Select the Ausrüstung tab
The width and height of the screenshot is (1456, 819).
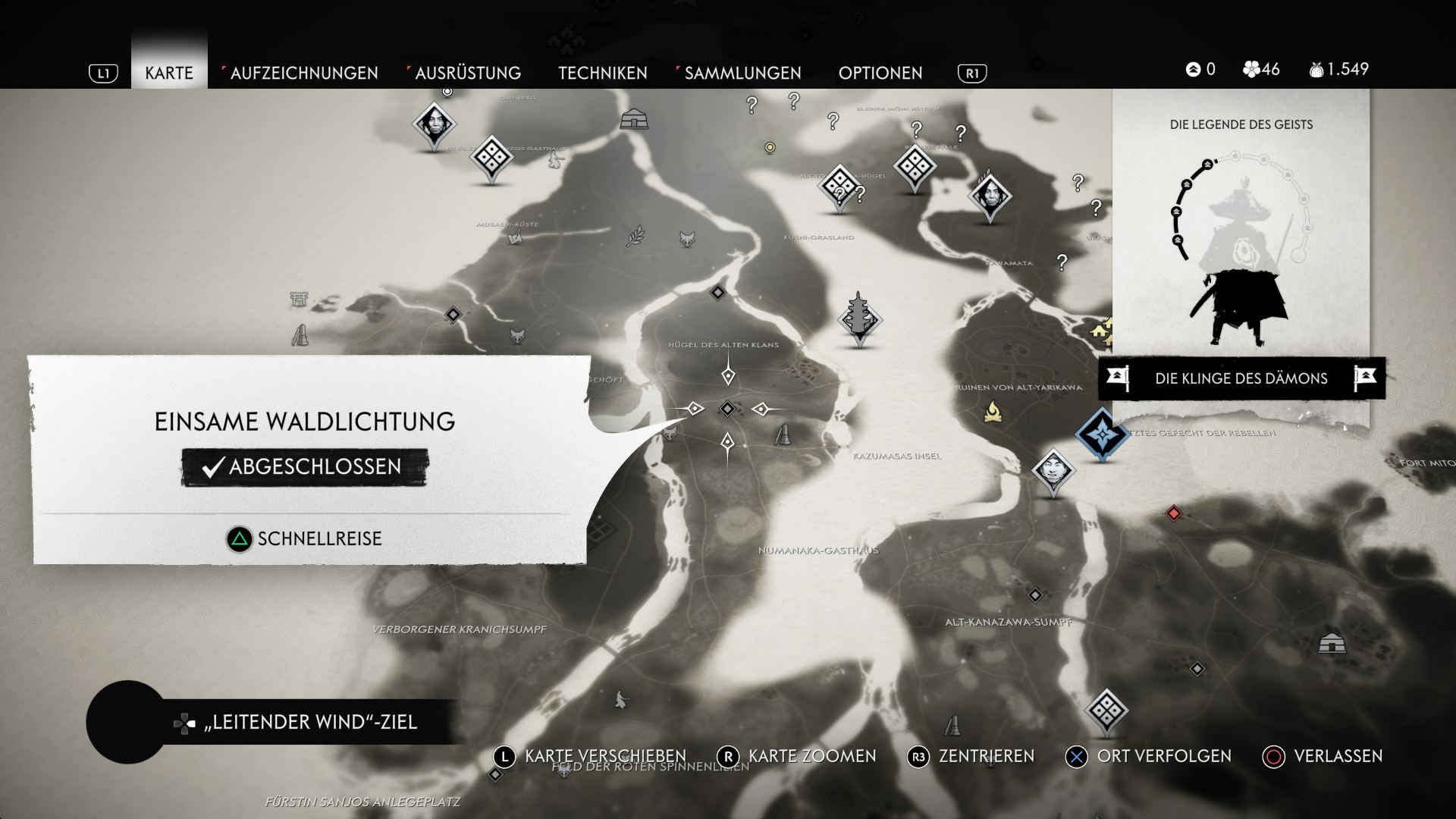click(x=467, y=73)
